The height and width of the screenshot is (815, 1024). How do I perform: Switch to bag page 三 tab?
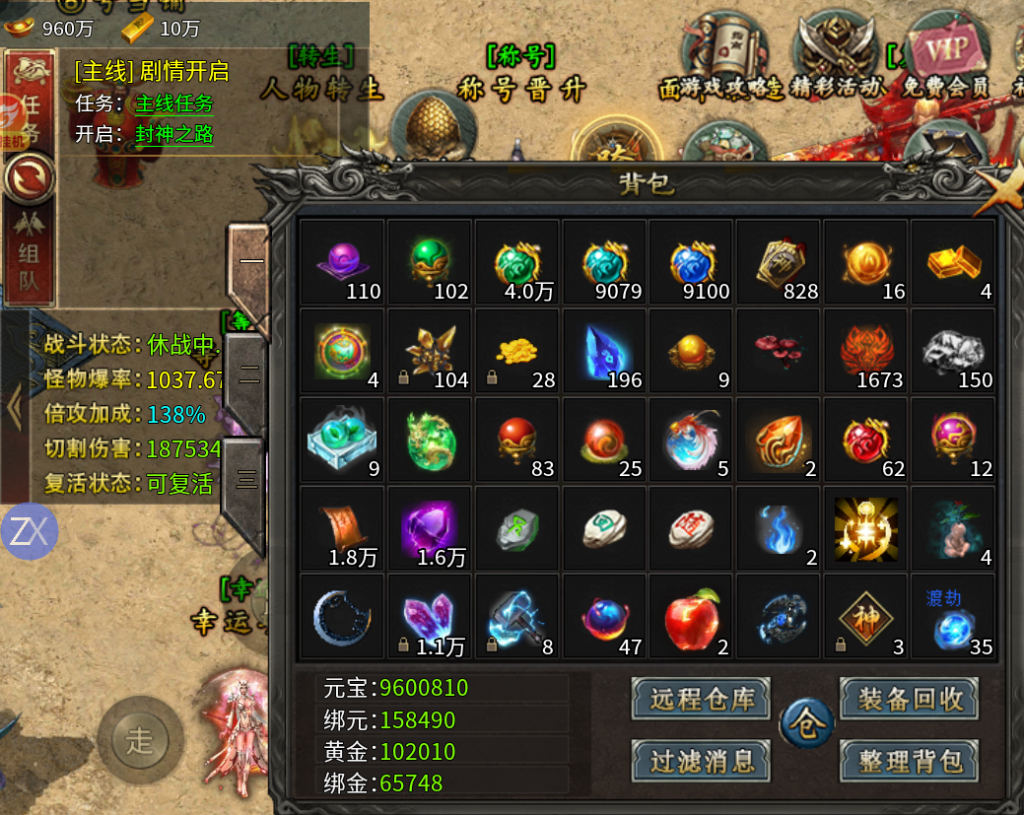click(246, 480)
